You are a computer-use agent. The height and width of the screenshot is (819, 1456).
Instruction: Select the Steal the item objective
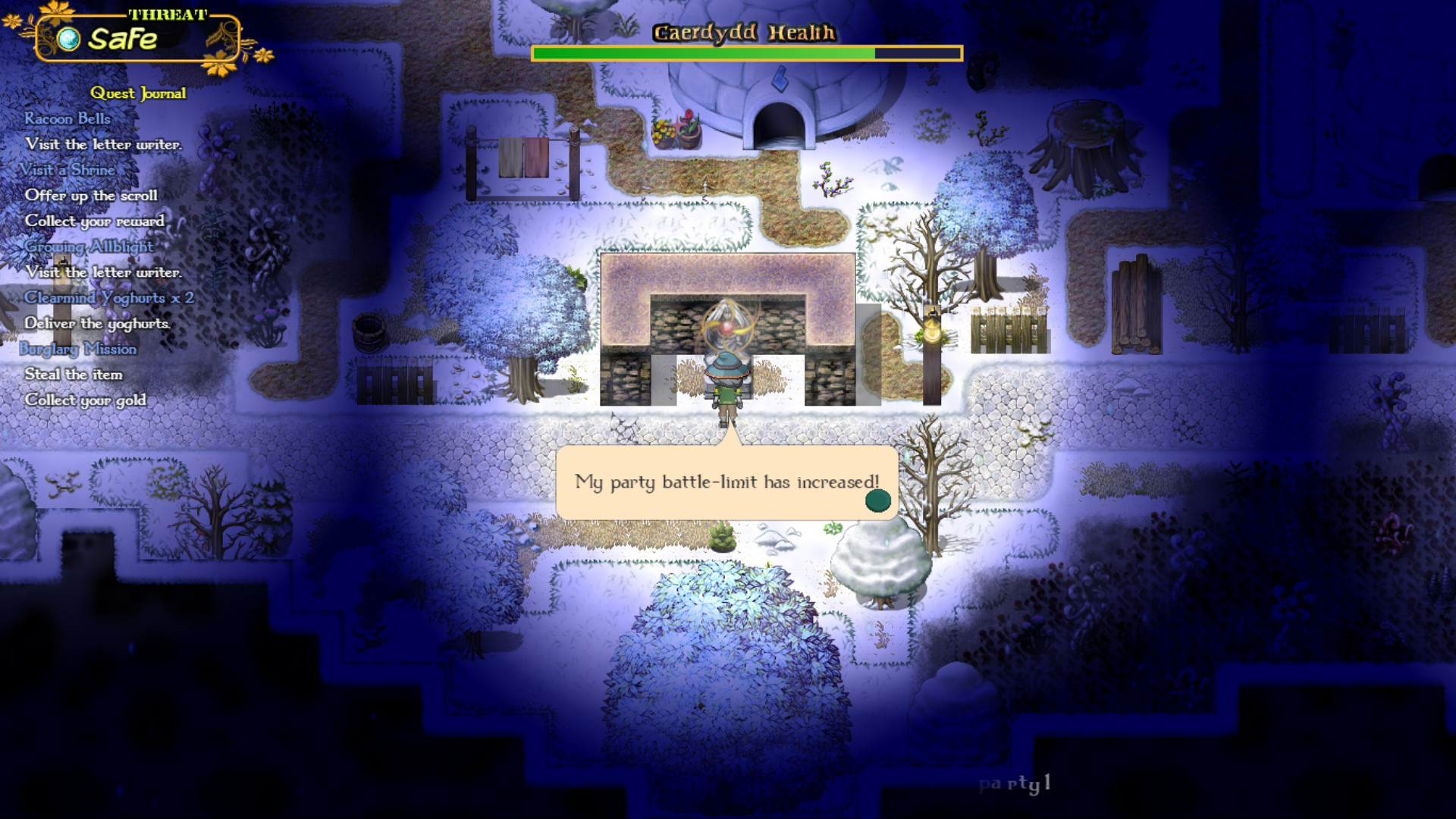click(x=75, y=374)
